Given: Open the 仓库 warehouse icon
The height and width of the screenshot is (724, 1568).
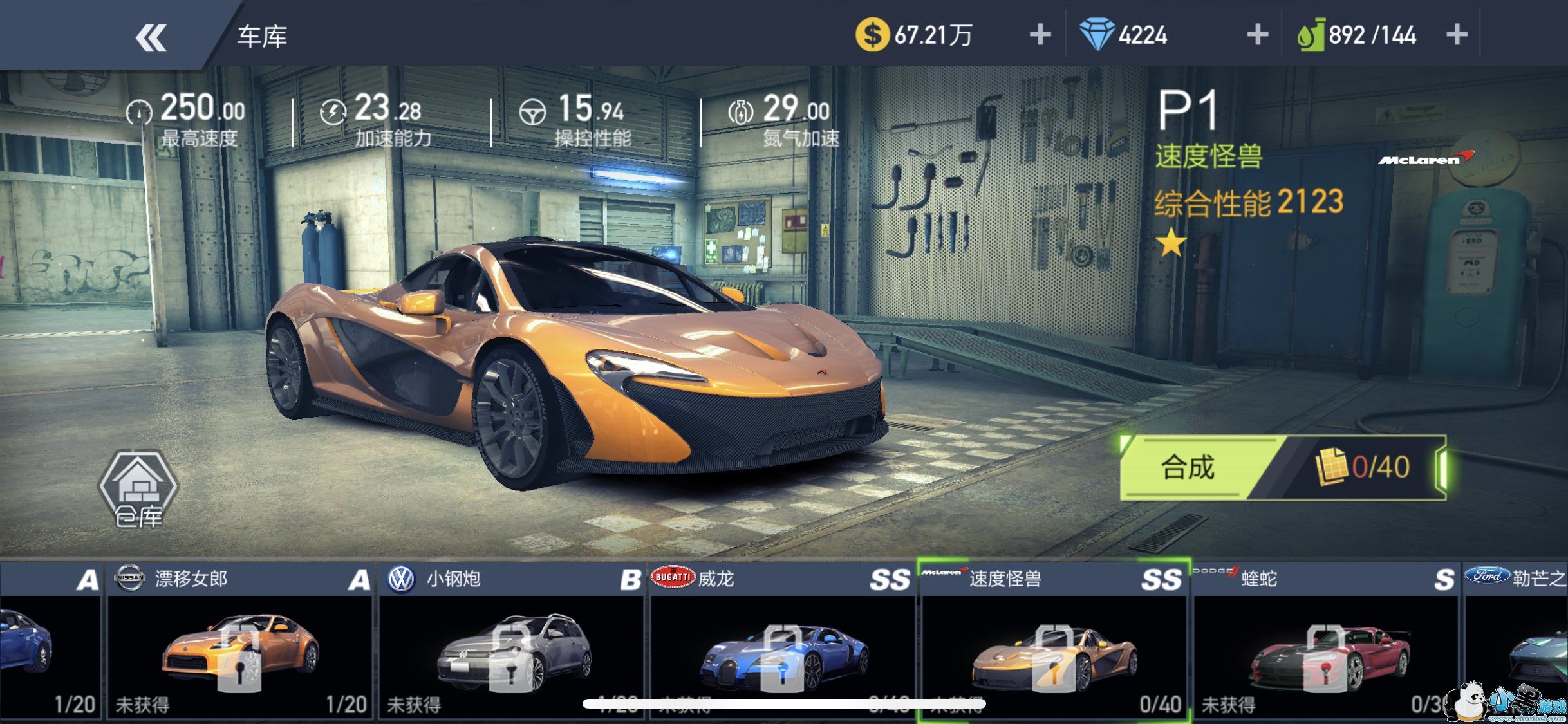Looking at the screenshot, I should point(138,489).
